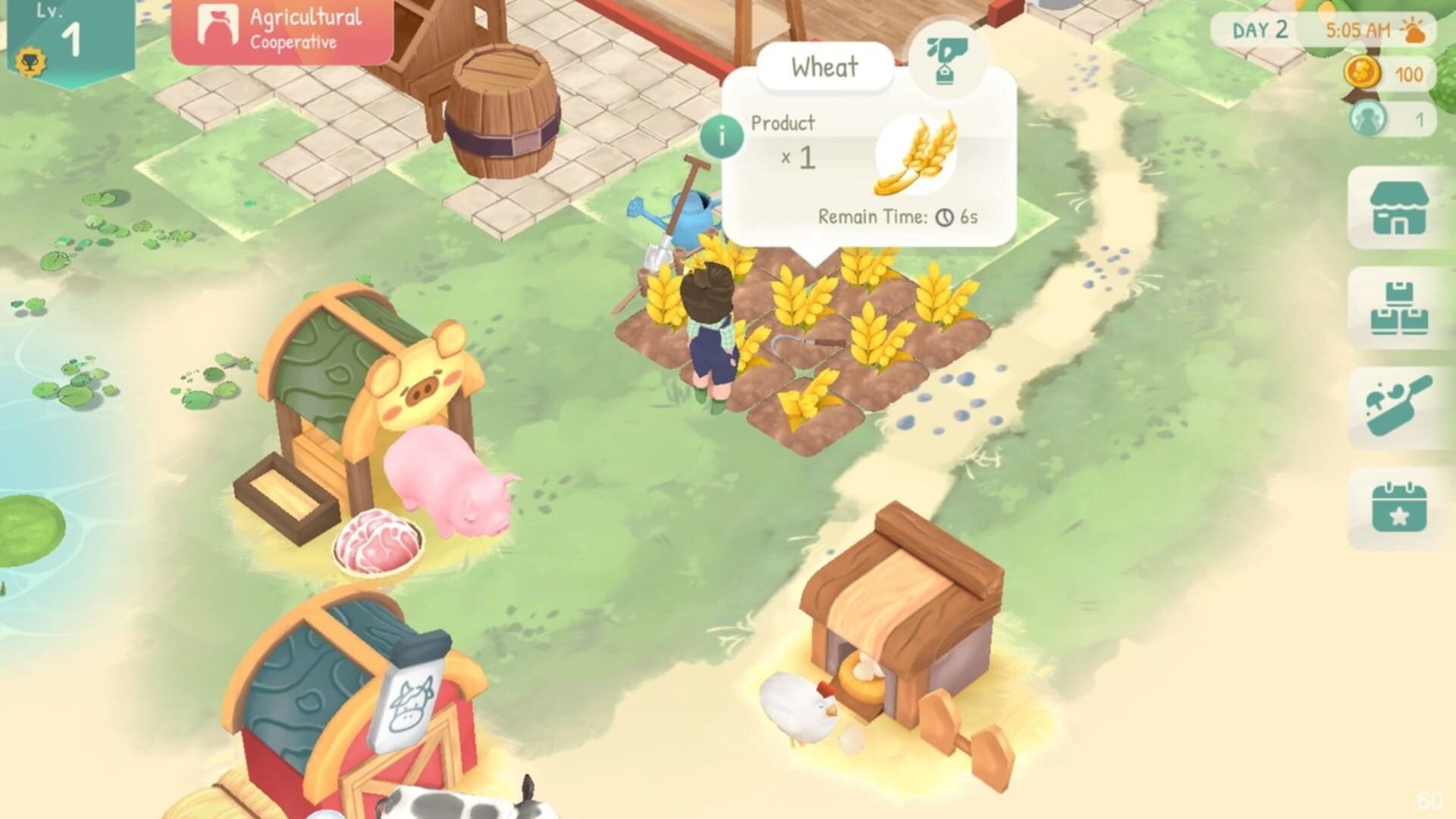Tap the Wheat title on the popup
Image resolution: width=1456 pixels, height=819 pixels.
(823, 65)
